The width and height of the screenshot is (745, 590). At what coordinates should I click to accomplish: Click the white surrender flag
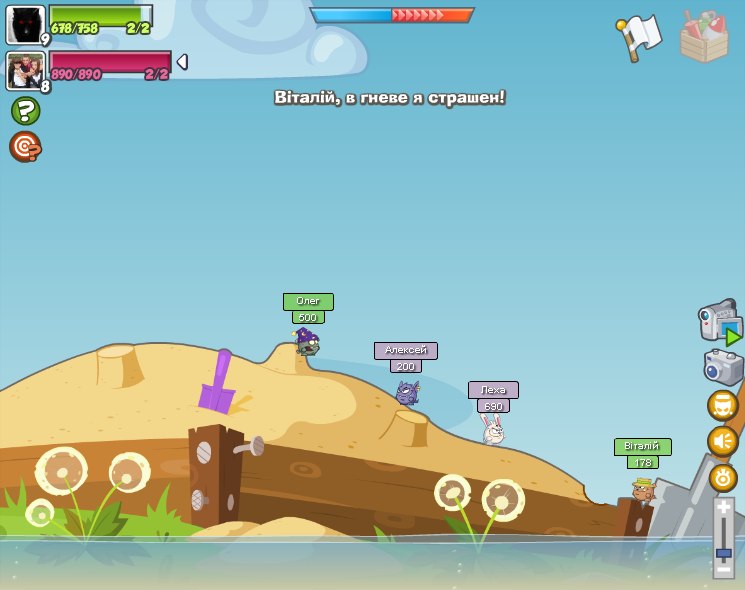(x=640, y=37)
